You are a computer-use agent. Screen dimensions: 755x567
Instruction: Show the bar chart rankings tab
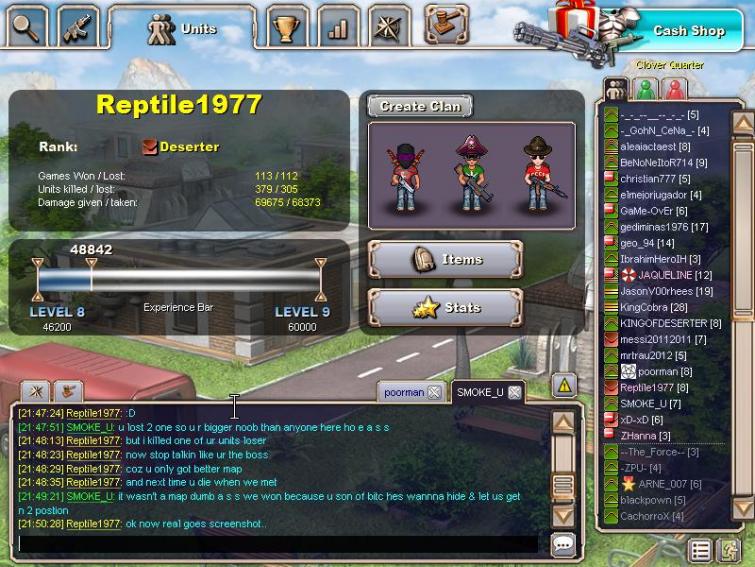pyautogui.click(x=338, y=27)
